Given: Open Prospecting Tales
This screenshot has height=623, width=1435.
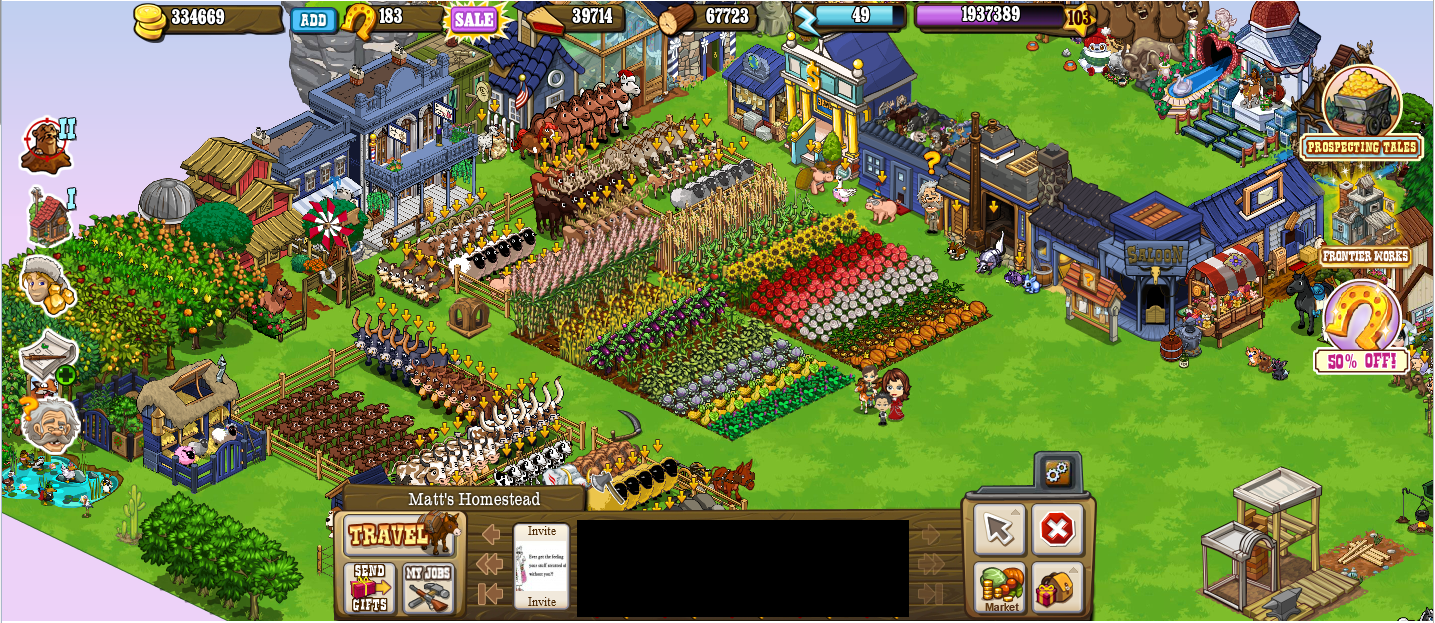Looking at the screenshot, I should tap(1361, 112).
